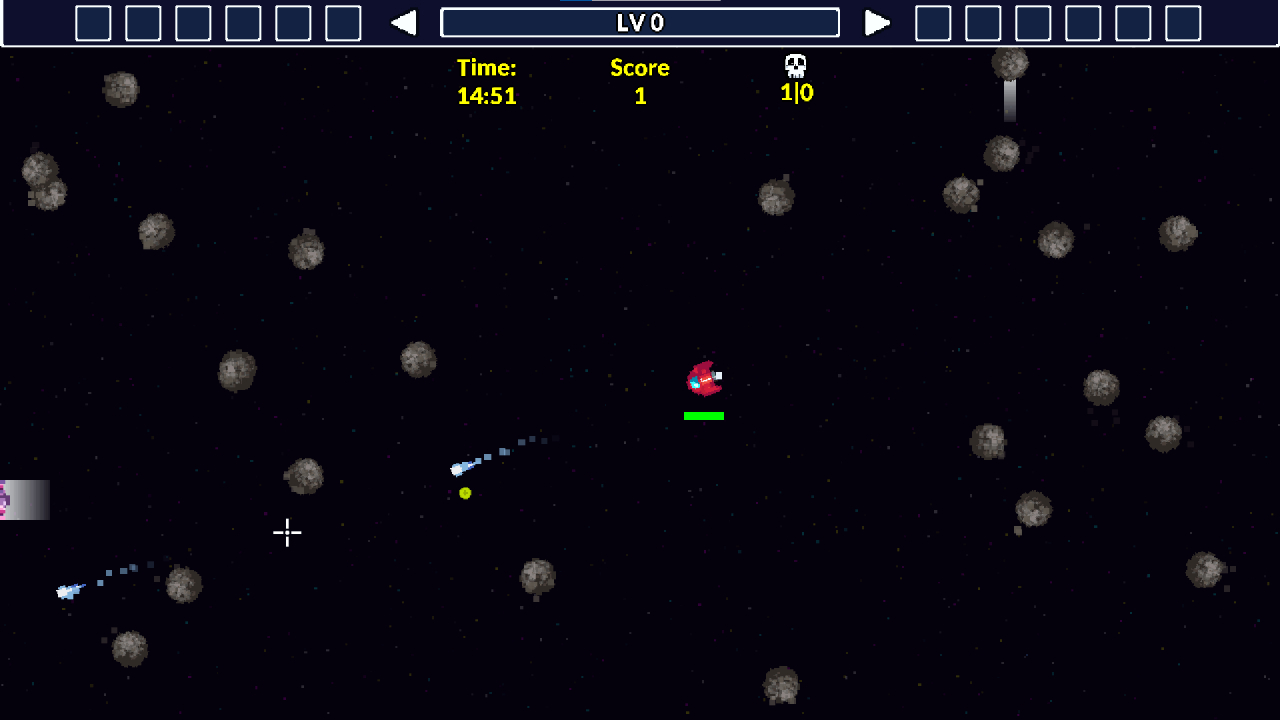The width and height of the screenshot is (1280, 720).
Task: Select the red player spaceship
Action: tap(705, 377)
